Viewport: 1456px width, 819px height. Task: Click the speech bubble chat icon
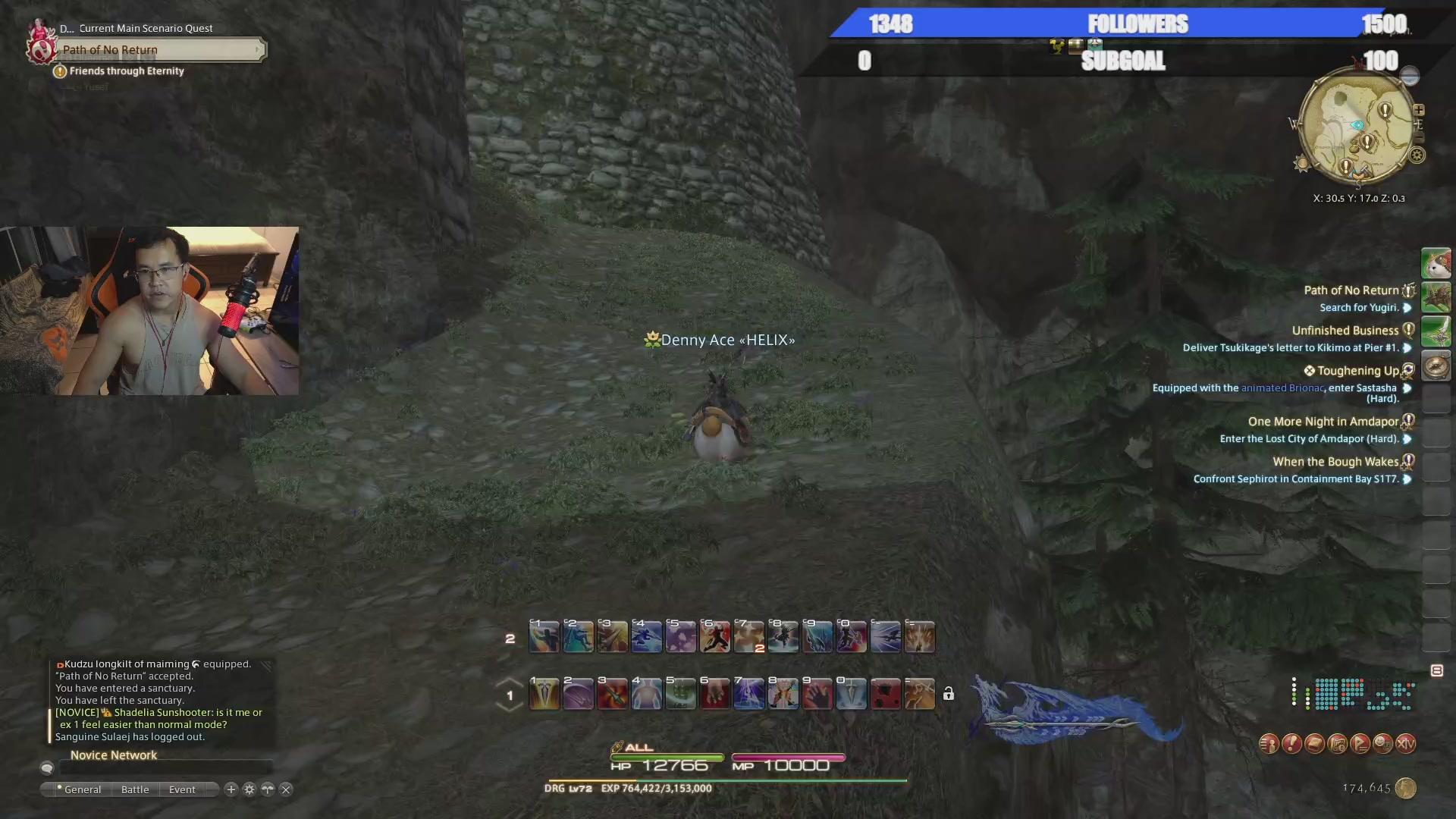pyautogui.click(x=47, y=768)
